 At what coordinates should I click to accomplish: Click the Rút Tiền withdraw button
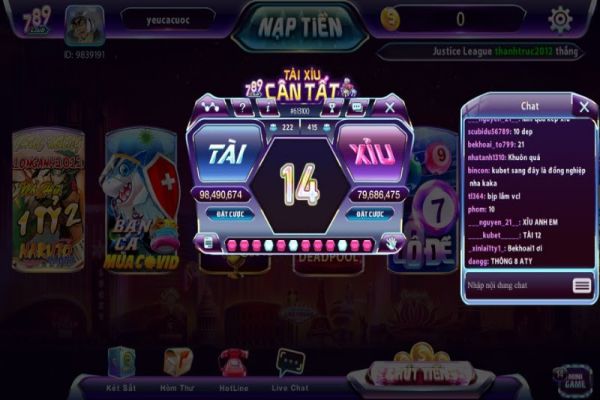tap(418, 374)
